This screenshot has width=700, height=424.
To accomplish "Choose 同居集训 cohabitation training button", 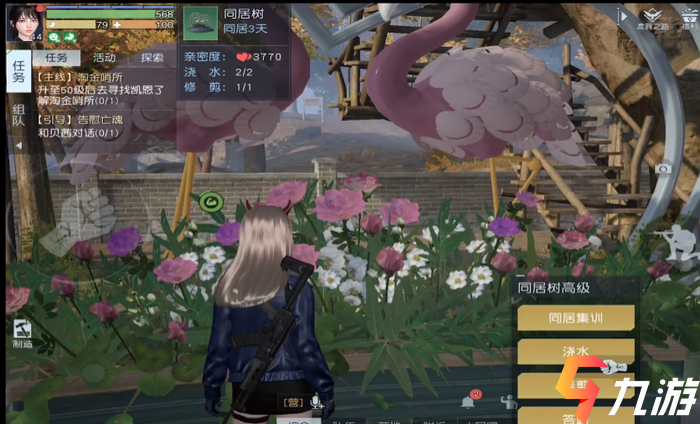I will point(575,317).
